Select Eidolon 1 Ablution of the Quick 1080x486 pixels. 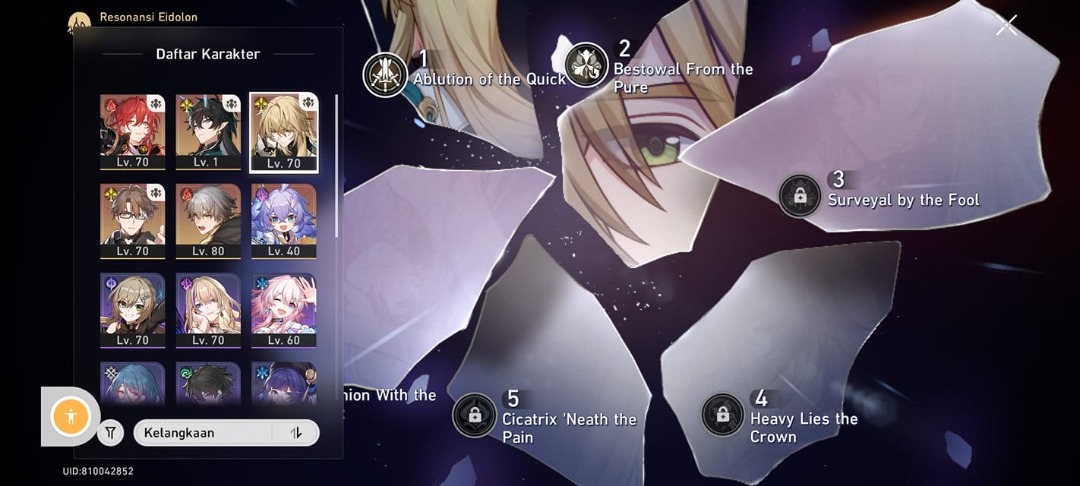pyautogui.click(x=384, y=75)
